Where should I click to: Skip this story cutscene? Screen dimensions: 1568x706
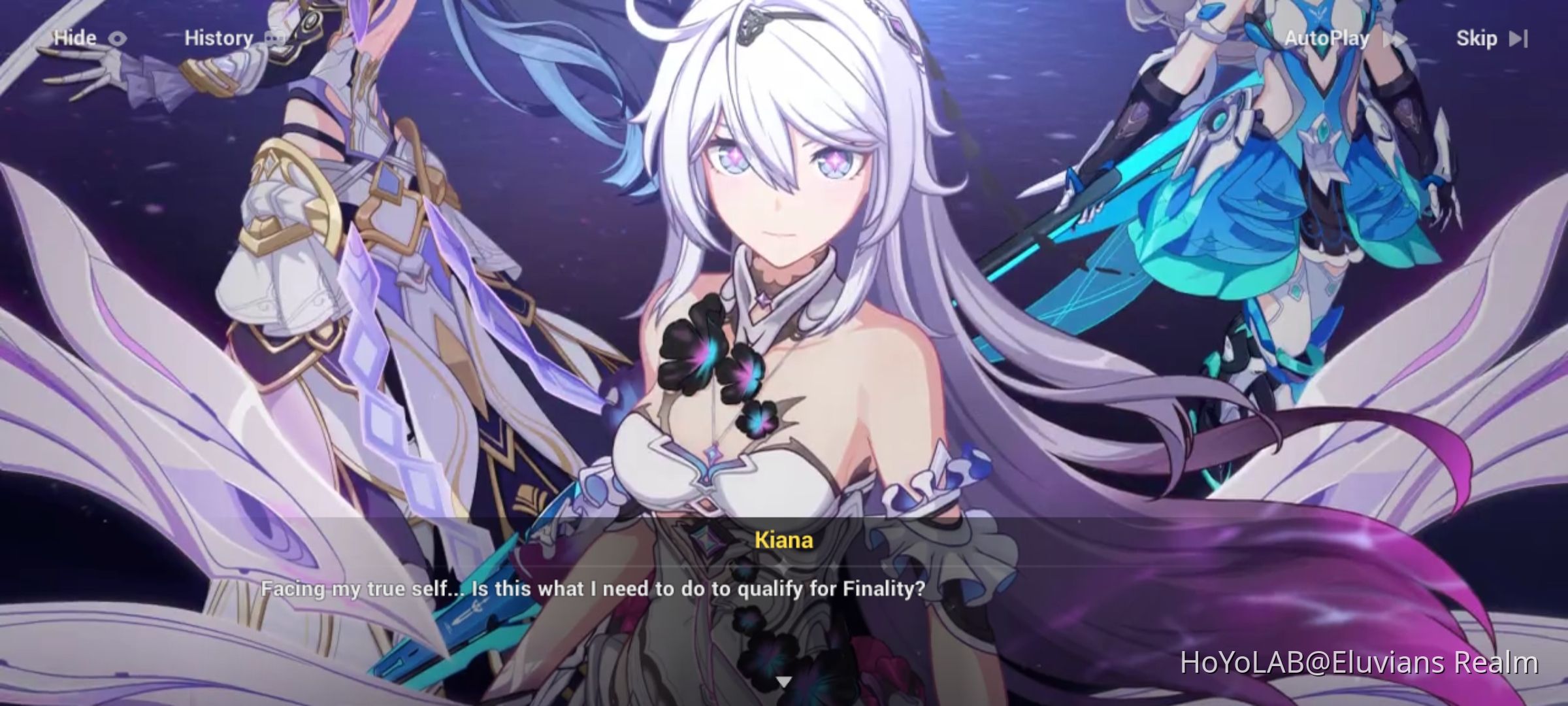(x=1478, y=39)
